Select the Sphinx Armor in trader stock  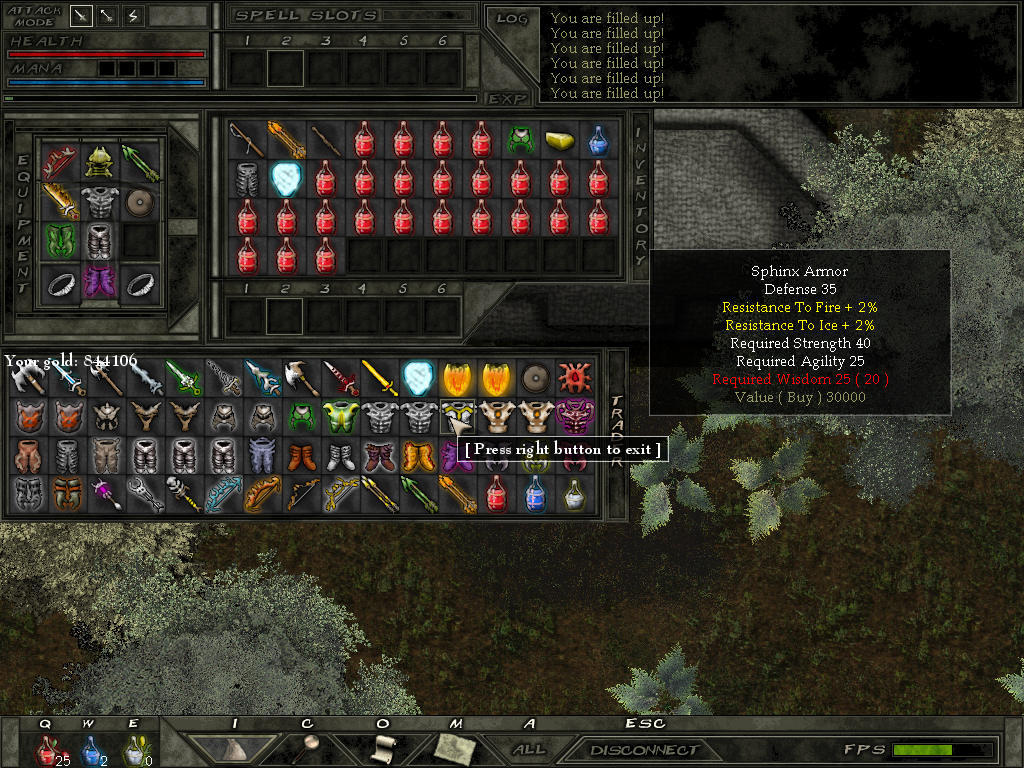click(457, 416)
